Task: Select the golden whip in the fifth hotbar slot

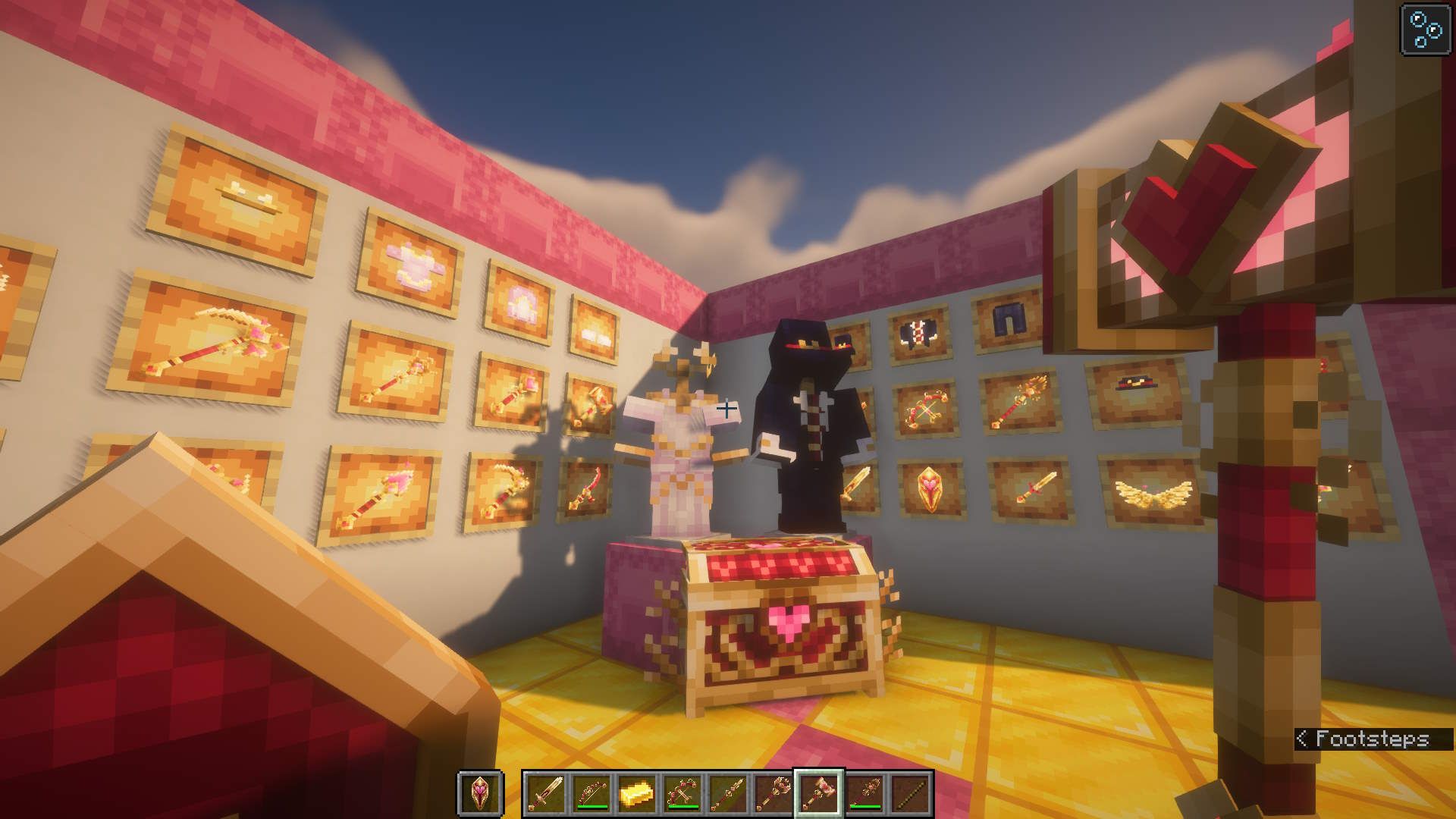Action: [726, 792]
